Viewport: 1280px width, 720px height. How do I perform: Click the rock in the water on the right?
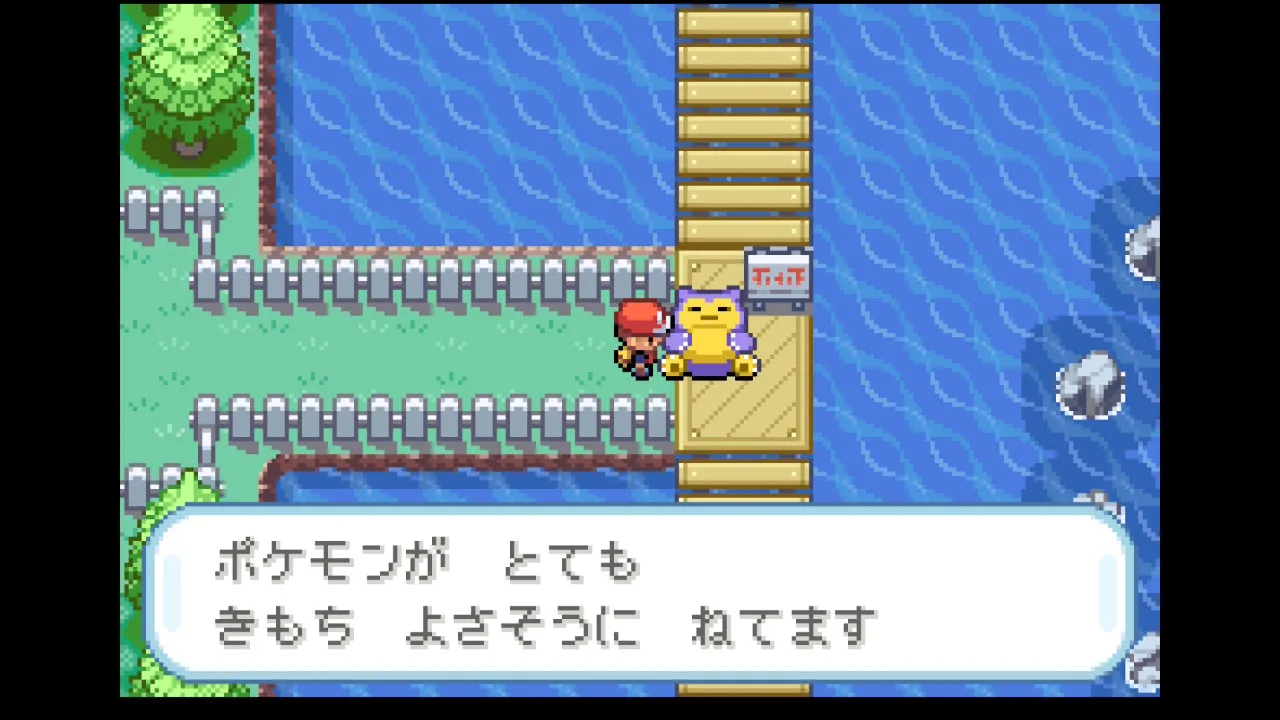tap(1090, 385)
